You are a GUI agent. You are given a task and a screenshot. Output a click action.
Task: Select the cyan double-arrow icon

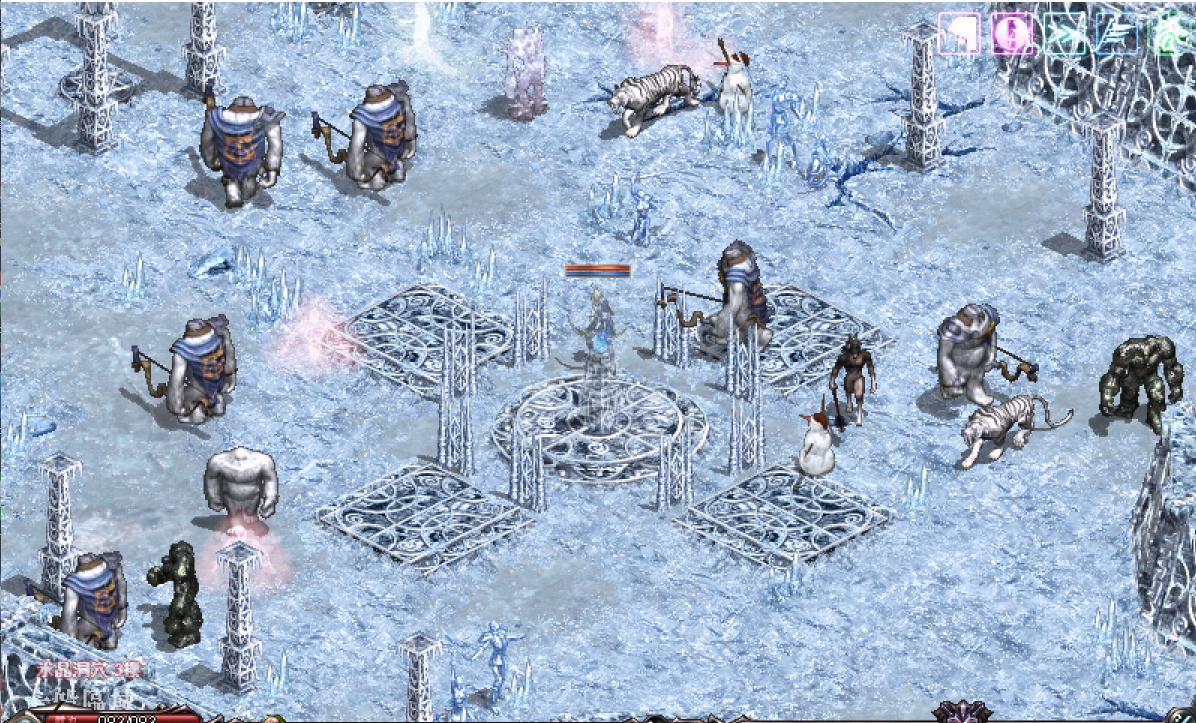(x=1064, y=34)
